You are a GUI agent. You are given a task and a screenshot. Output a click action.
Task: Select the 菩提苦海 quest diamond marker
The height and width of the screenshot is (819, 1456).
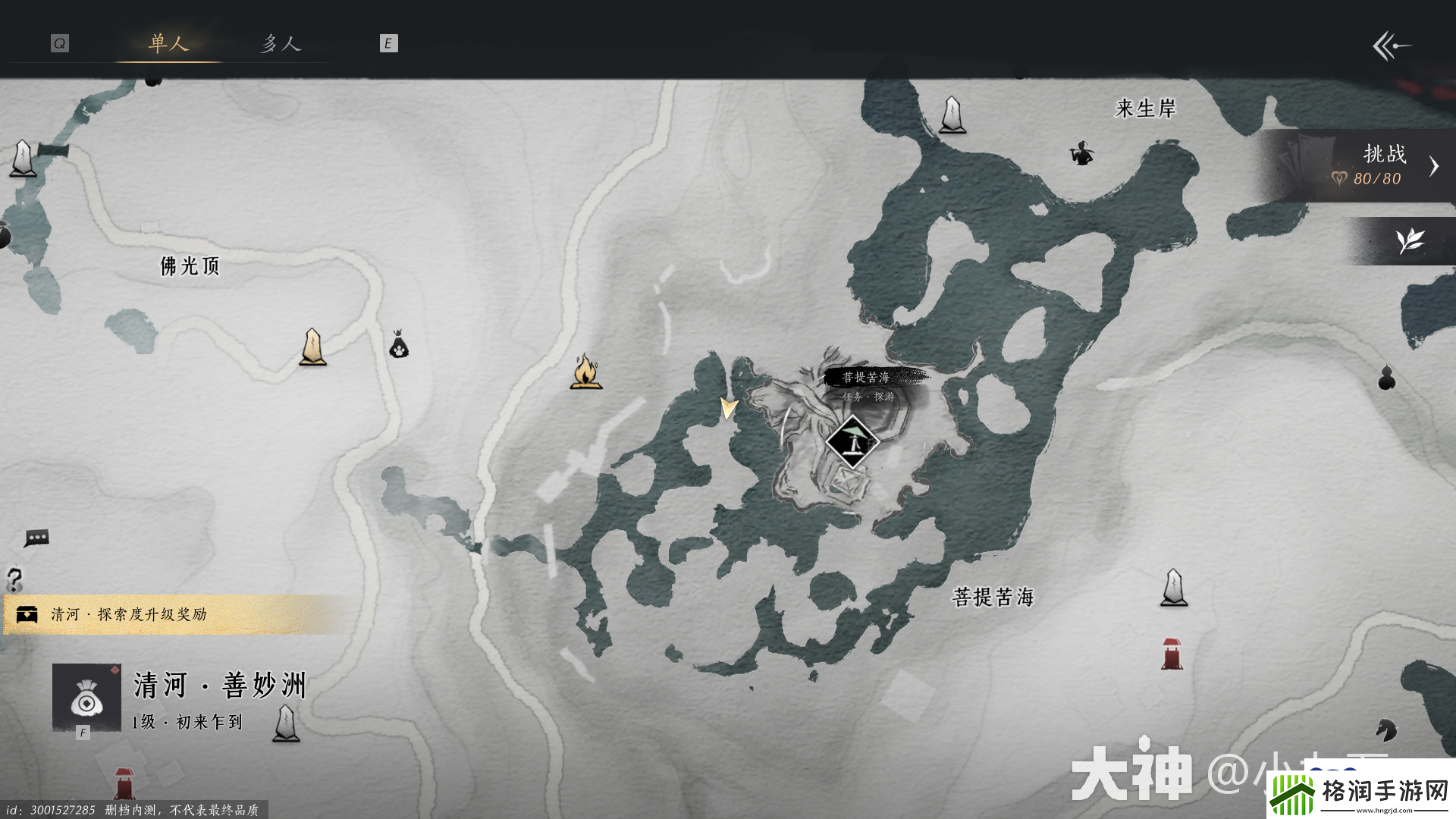tap(852, 441)
